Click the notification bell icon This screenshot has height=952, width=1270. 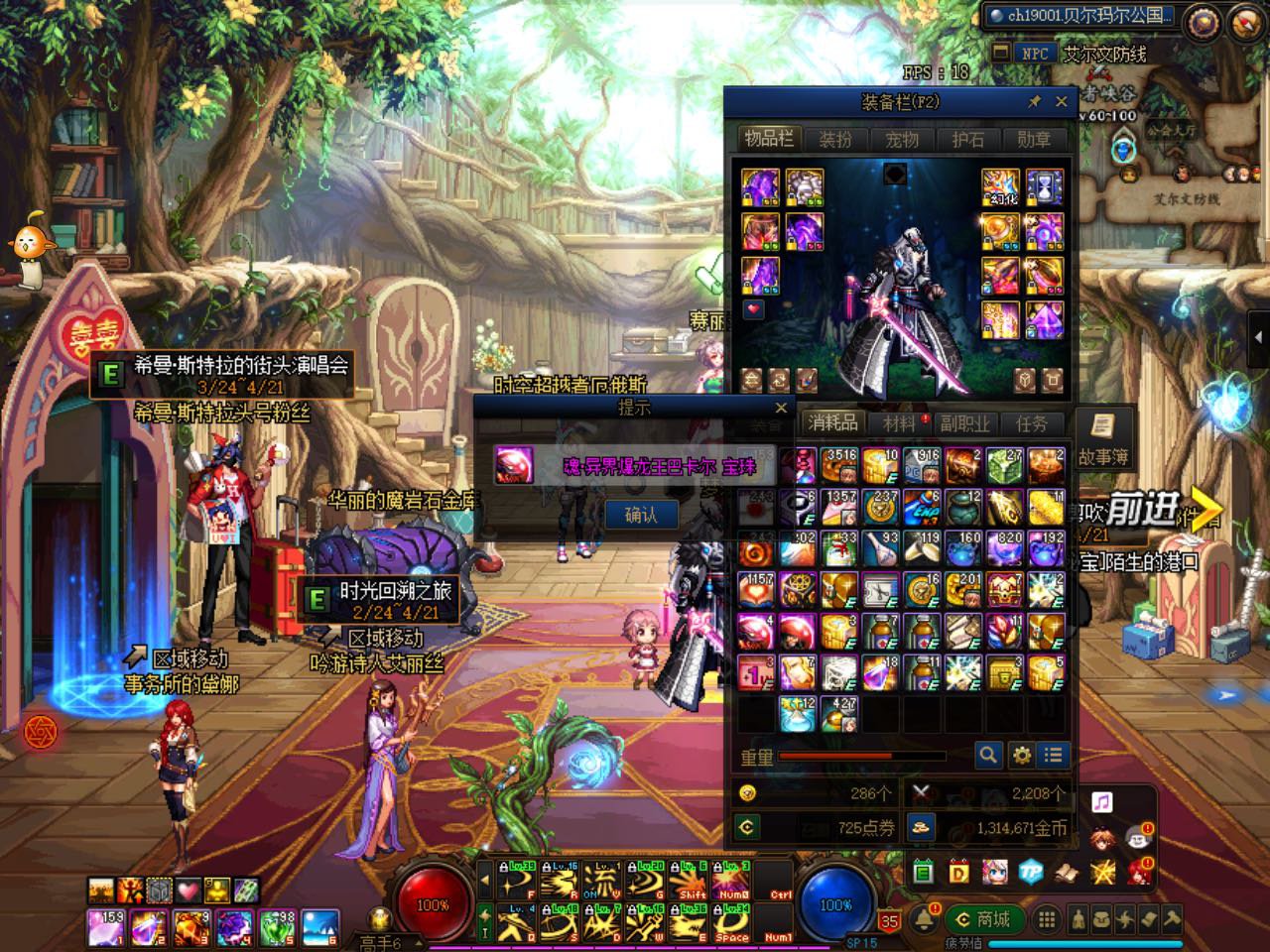tap(925, 917)
